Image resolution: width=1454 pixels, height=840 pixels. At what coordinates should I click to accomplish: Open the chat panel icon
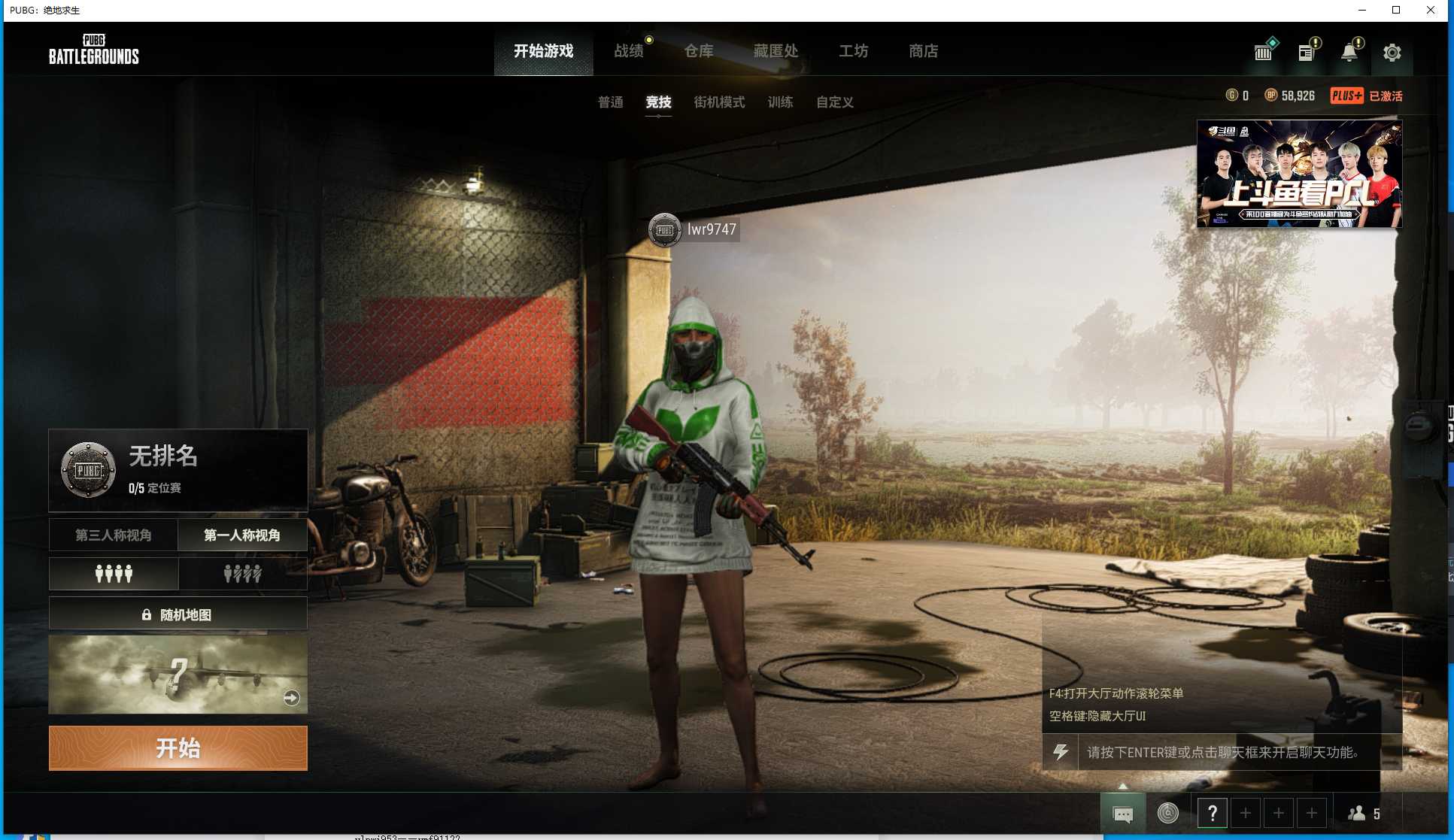coord(1122,813)
